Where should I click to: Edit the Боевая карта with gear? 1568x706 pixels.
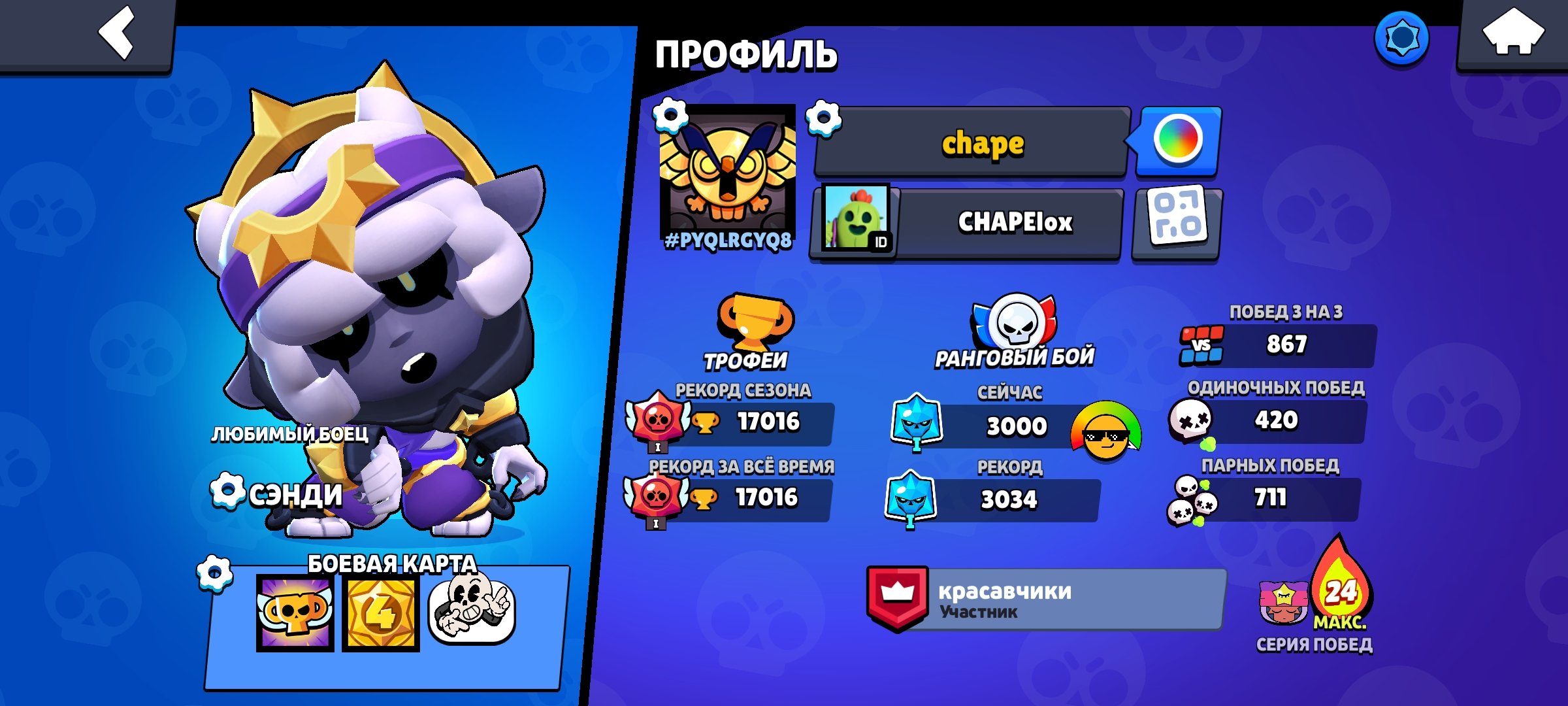[214, 573]
